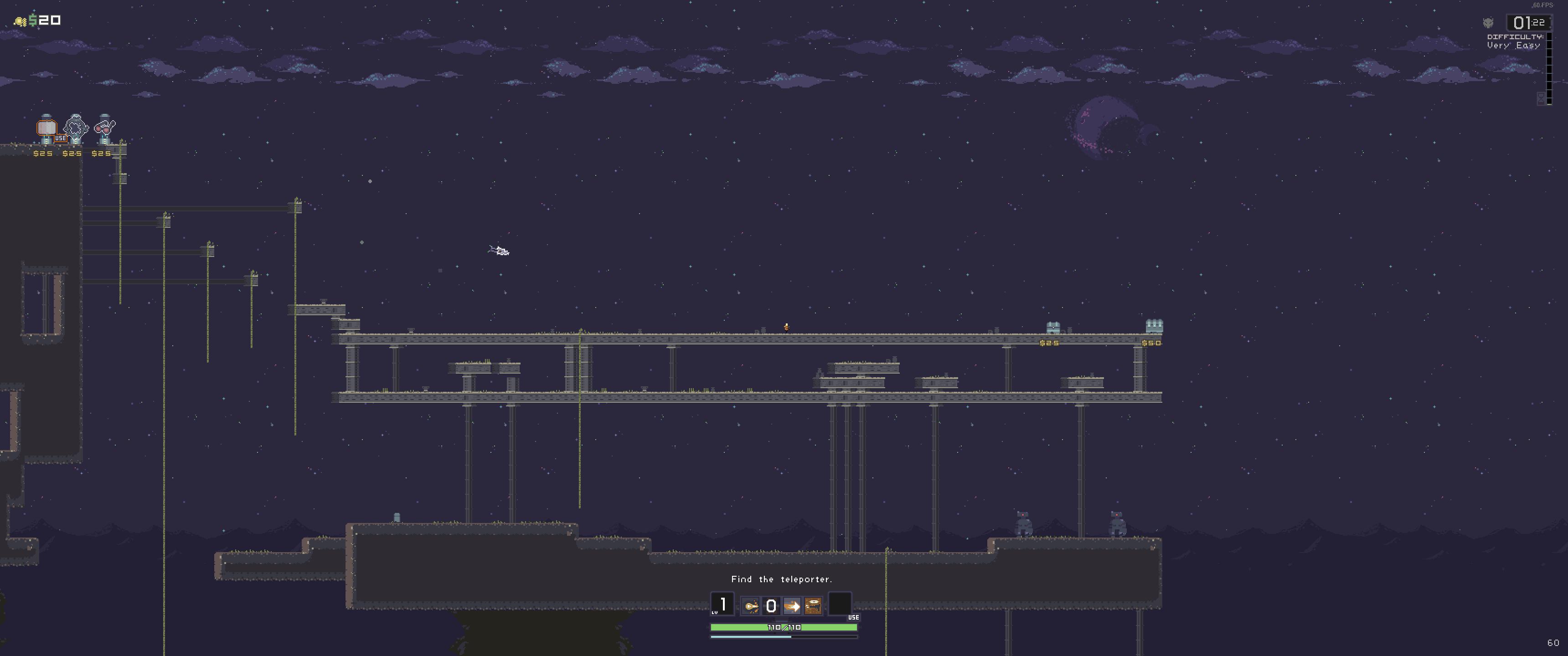
Task: Trigger the Tactical Dive arrow skill
Action: [792, 606]
